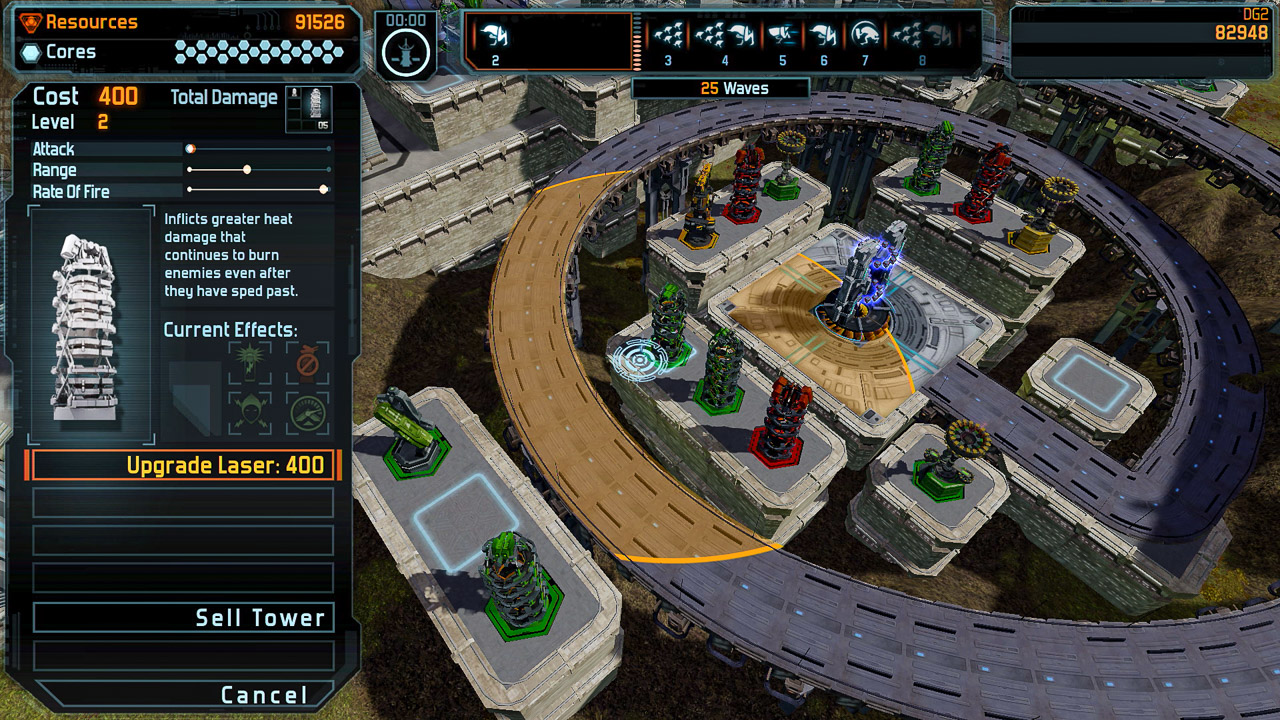The width and height of the screenshot is (1280, 720).
Task: Click the wave 2 enemy preview icon
Action: [495, 37]
